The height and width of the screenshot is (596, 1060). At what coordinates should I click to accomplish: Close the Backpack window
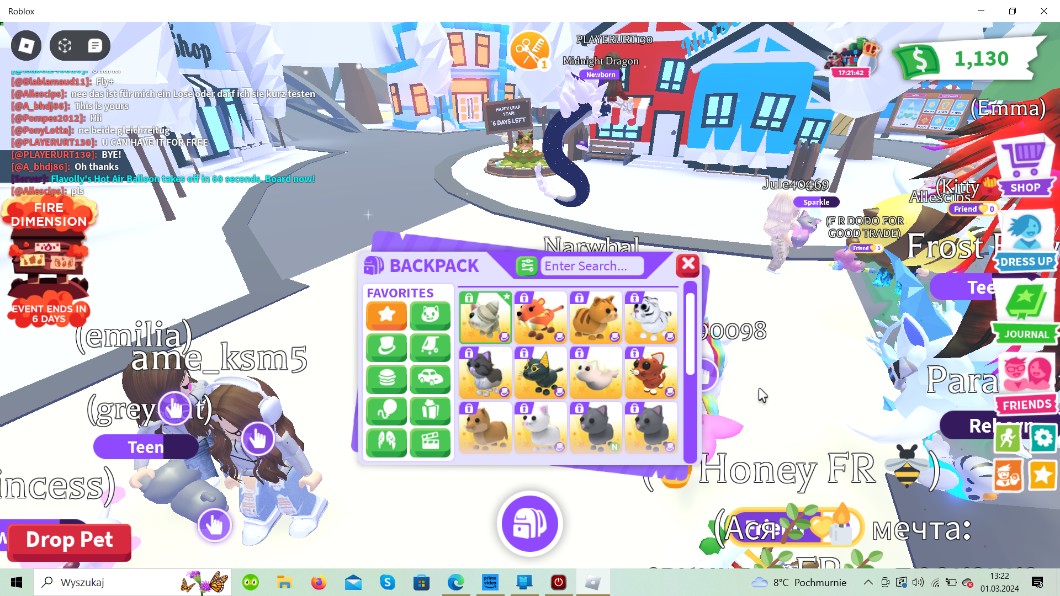[687, 265]
